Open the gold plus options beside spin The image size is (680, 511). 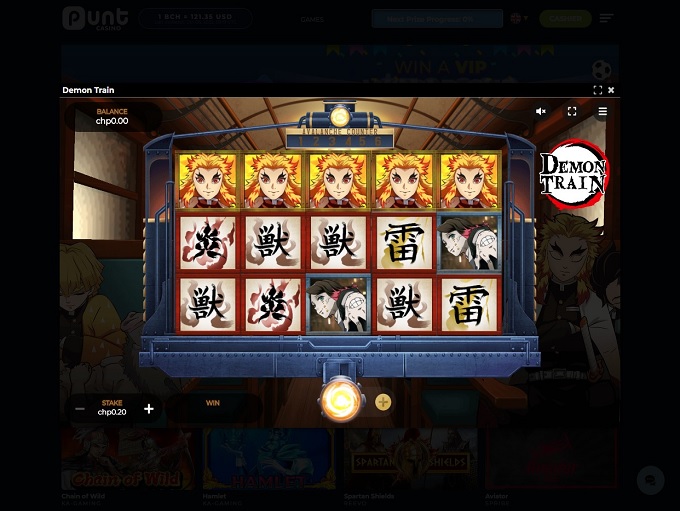383,402
